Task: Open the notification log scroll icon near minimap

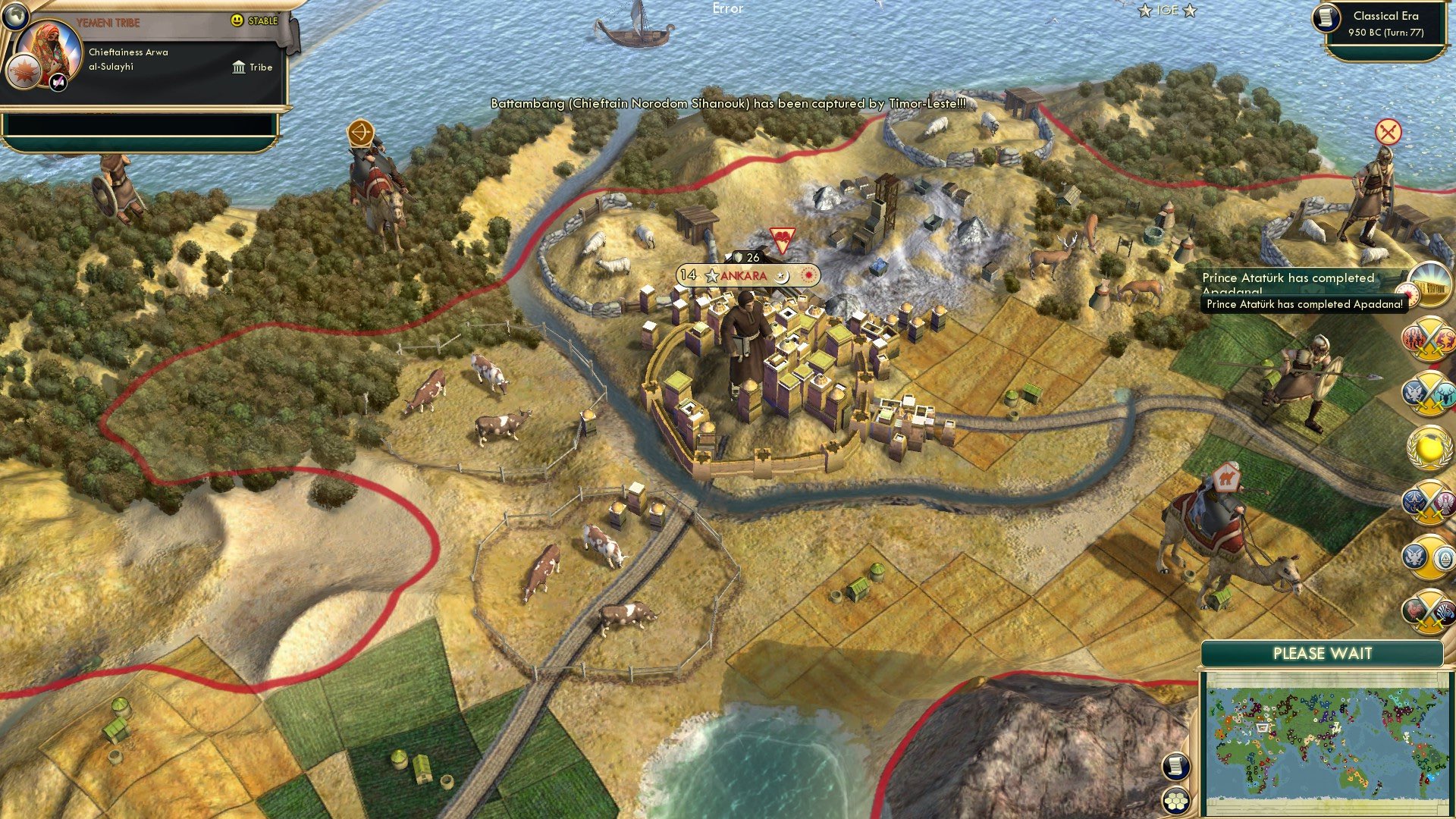Action: tap(1175, 764)
